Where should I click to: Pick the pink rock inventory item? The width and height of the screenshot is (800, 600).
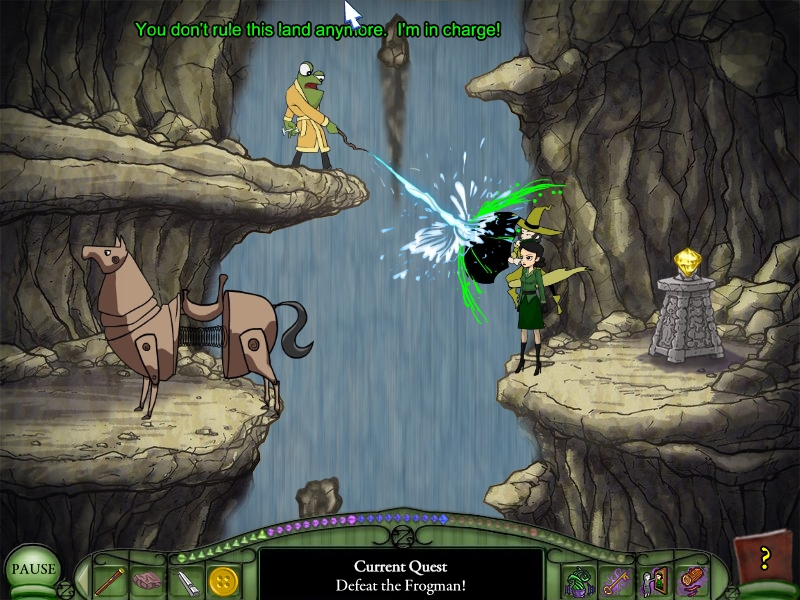(x=147, y=579)
